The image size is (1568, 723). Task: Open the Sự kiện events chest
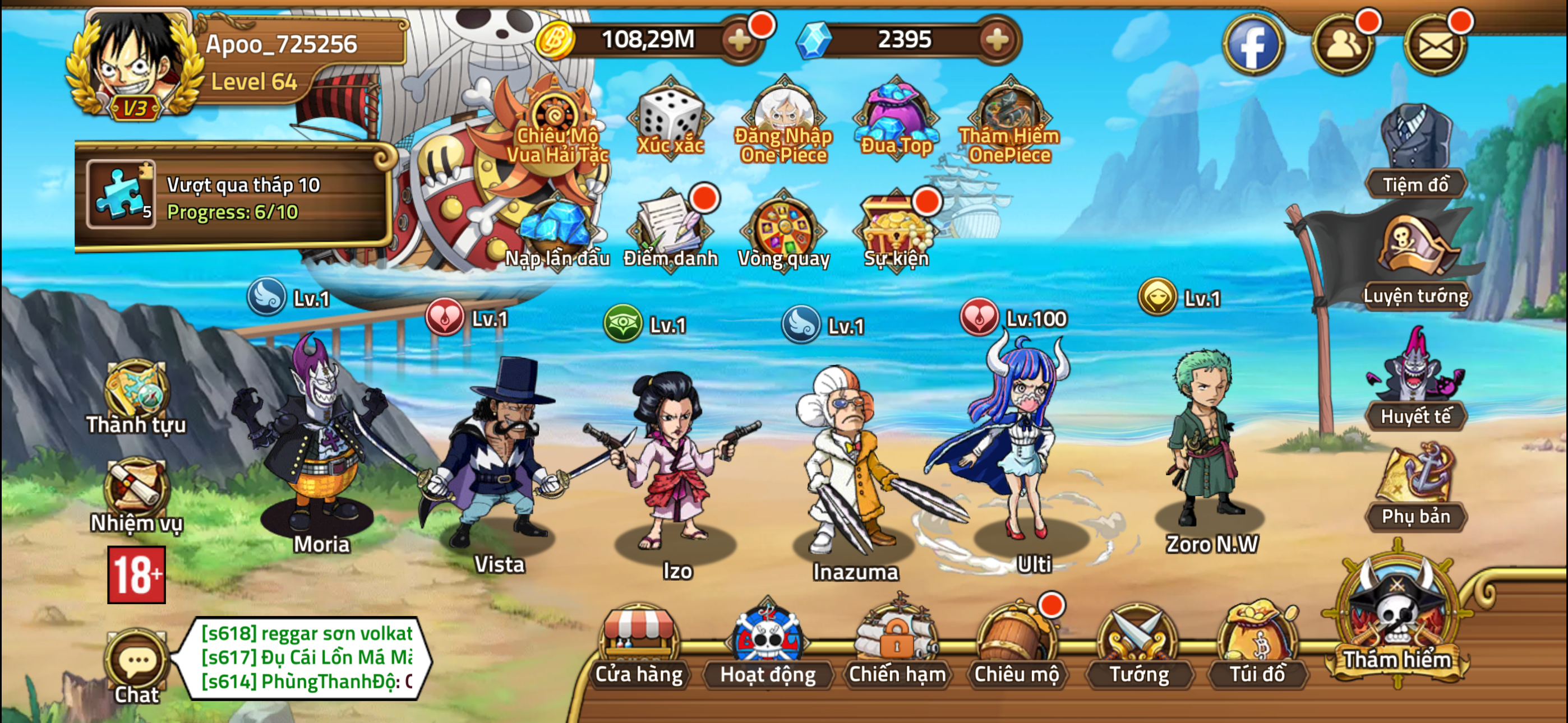[x=896, y=233]
